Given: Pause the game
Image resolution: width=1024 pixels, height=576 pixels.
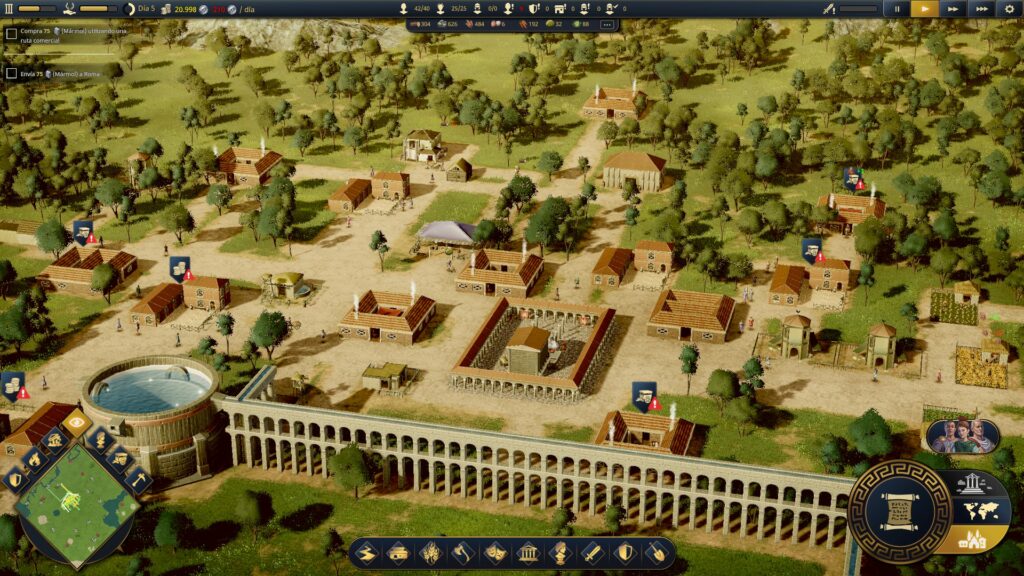Looking at the screenshot, I should (897, 8).
